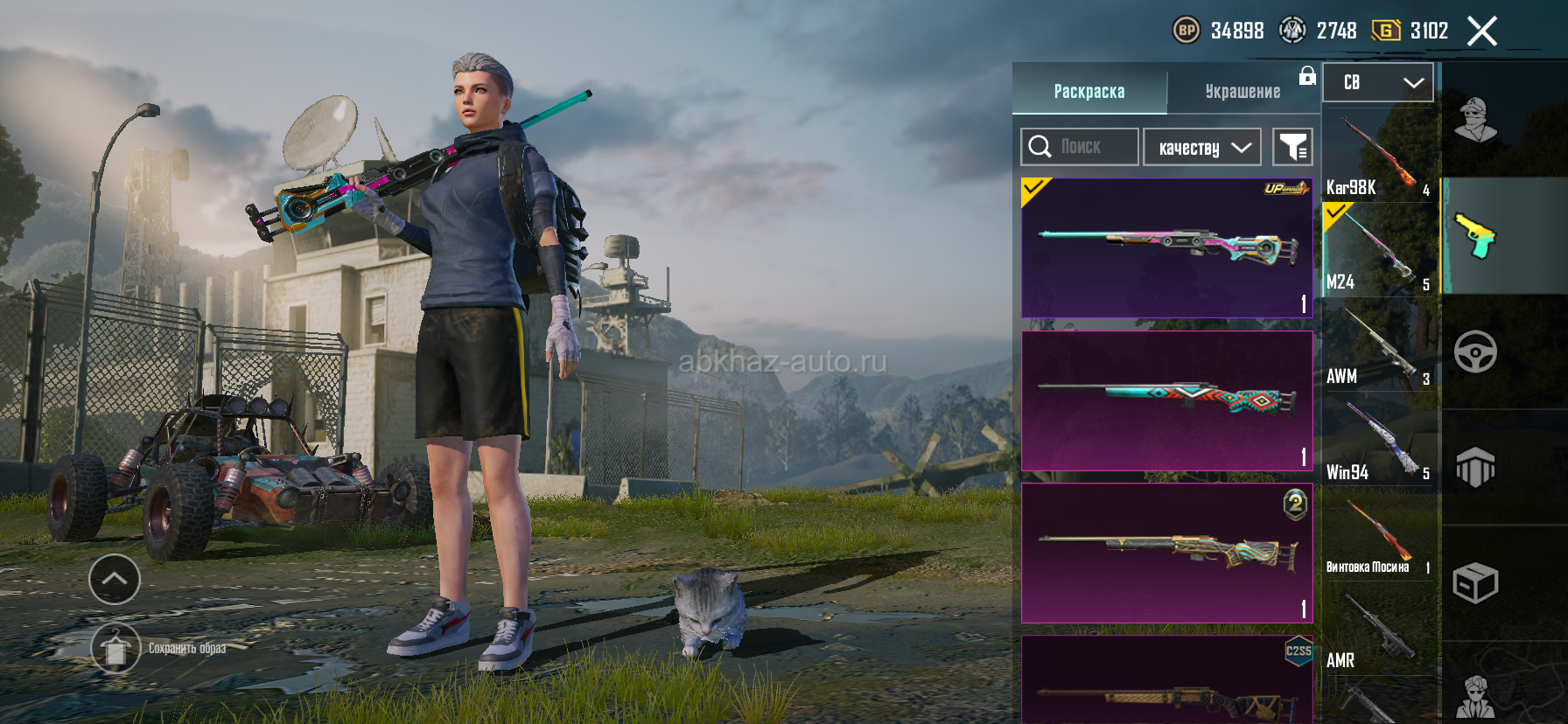1568x724 pixels.
Task: Select the equipped teal-pink M24 skin
Action: [x=1167, y=248]
